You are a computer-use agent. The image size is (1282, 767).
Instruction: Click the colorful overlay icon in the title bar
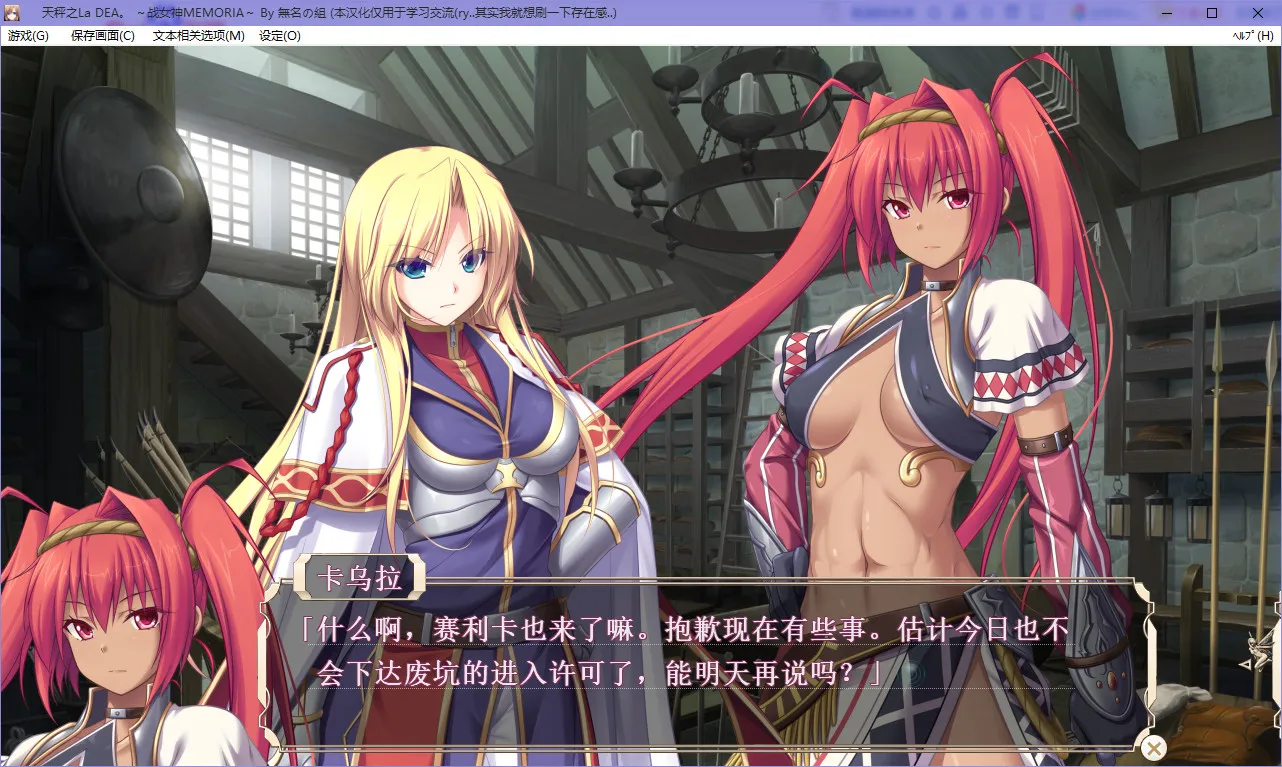pos(1079,12)
